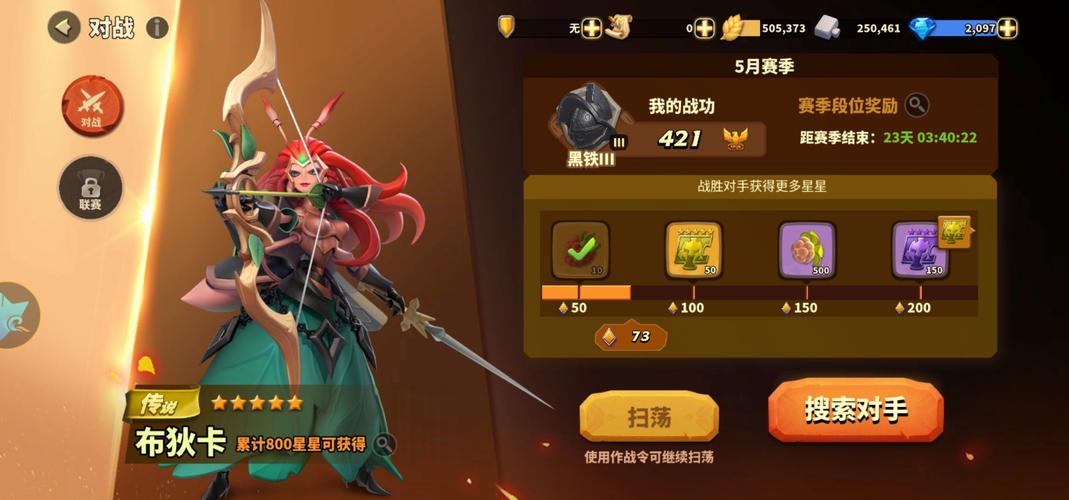Screen dimensions: 1069x500
Task: Inspect the 布狄卡 hero reward with the magnifier
Action: point(384,443)
